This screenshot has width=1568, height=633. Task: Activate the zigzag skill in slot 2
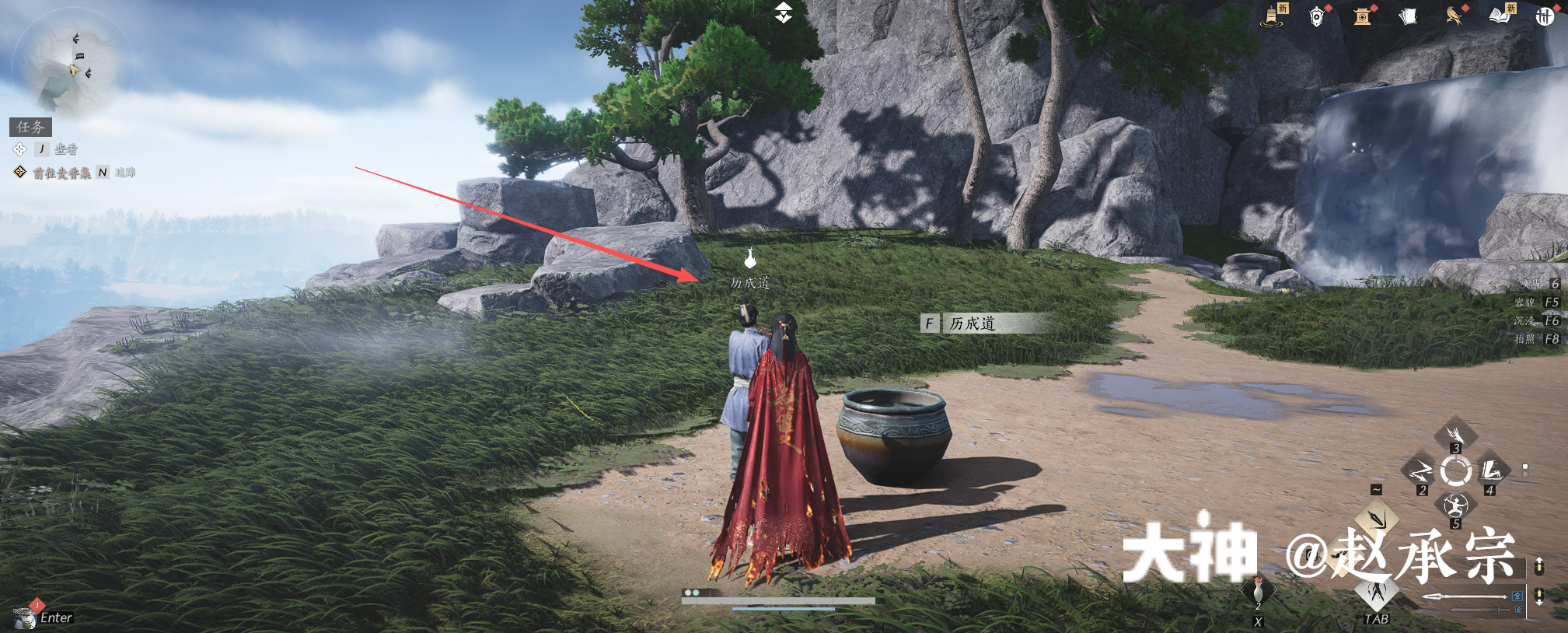[1420, 471]
